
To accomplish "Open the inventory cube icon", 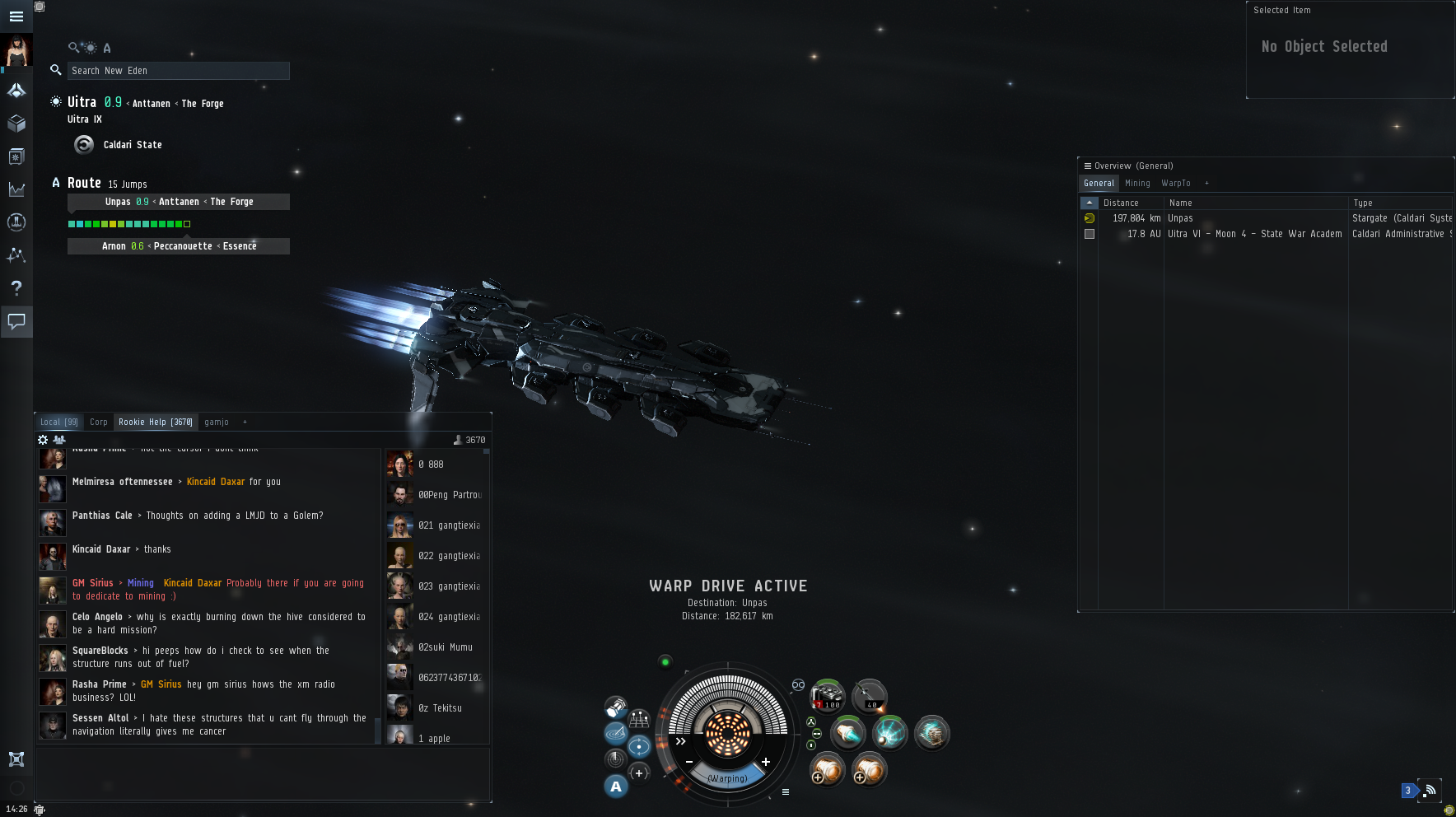I will click(16, 124).
